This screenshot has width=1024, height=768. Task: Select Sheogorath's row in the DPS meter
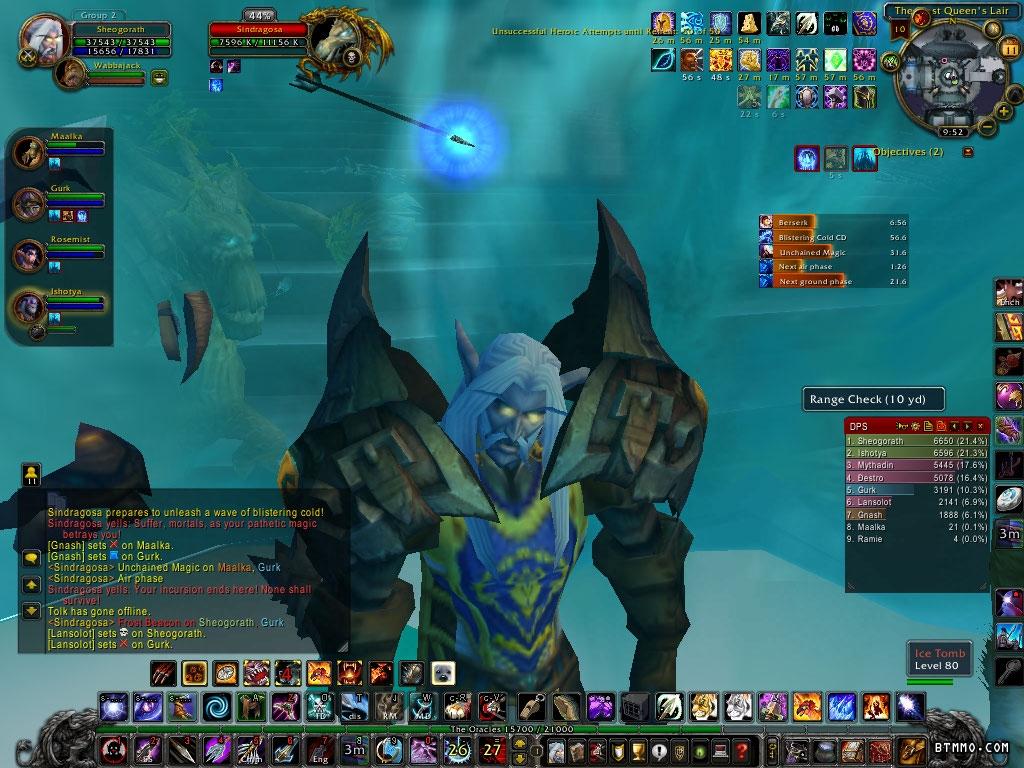[916, 440]
